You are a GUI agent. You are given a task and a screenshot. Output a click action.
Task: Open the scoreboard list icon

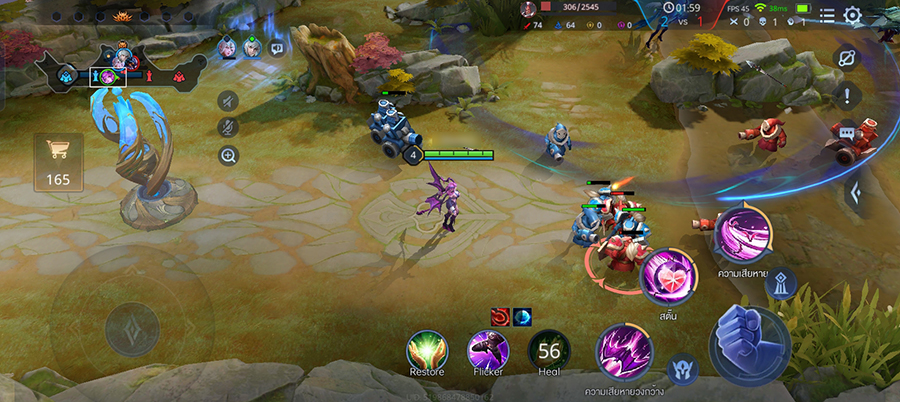tap(827, 15)
